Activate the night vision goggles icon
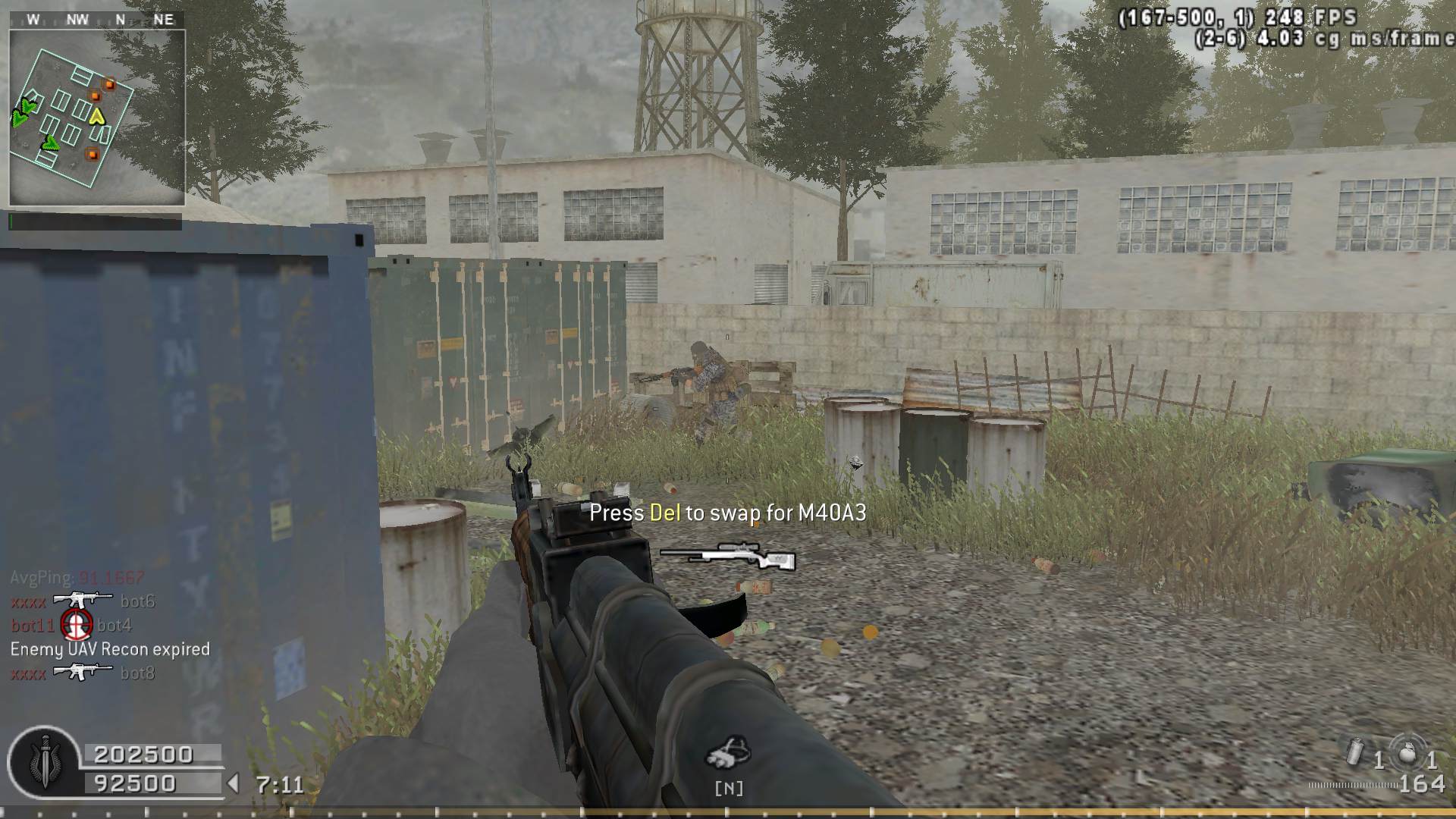Image resolution: width=1456 pixels, height=819 pixels. [x=728, y=754]
